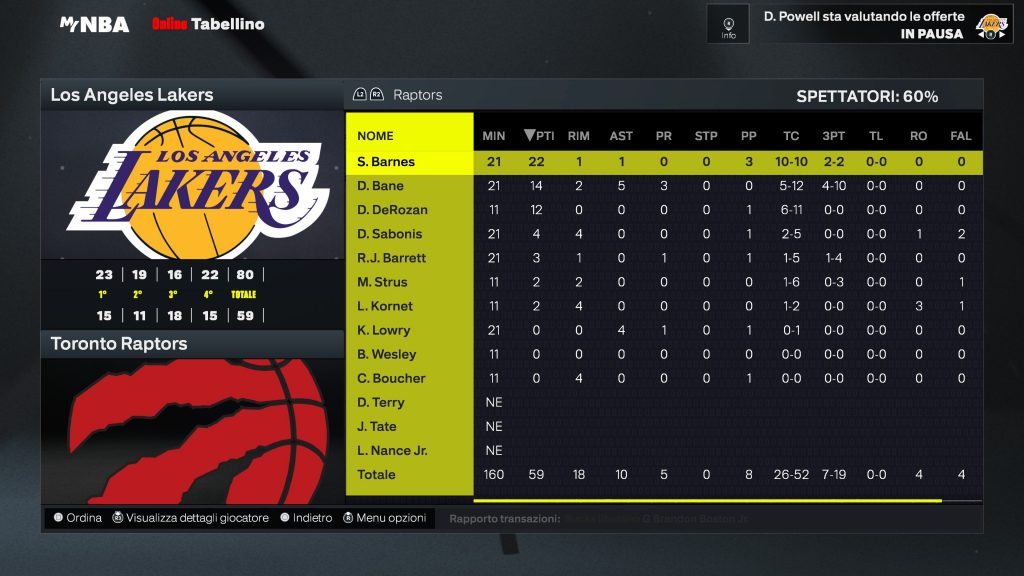The height and width of the screenshot is (576, 1024).
Task: Pick R.J. Barrett from the list
Action: 392,258
